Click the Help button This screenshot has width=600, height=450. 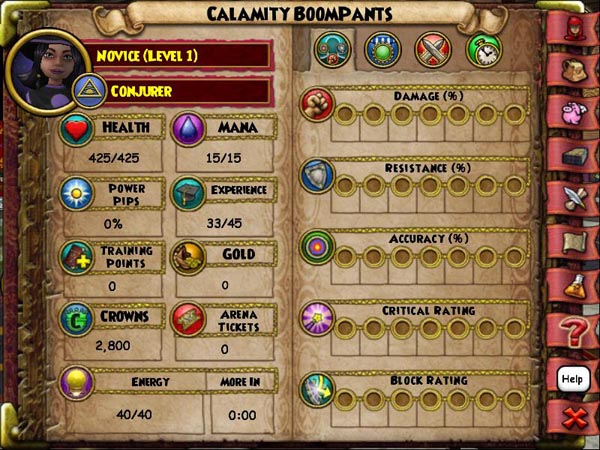572,378
